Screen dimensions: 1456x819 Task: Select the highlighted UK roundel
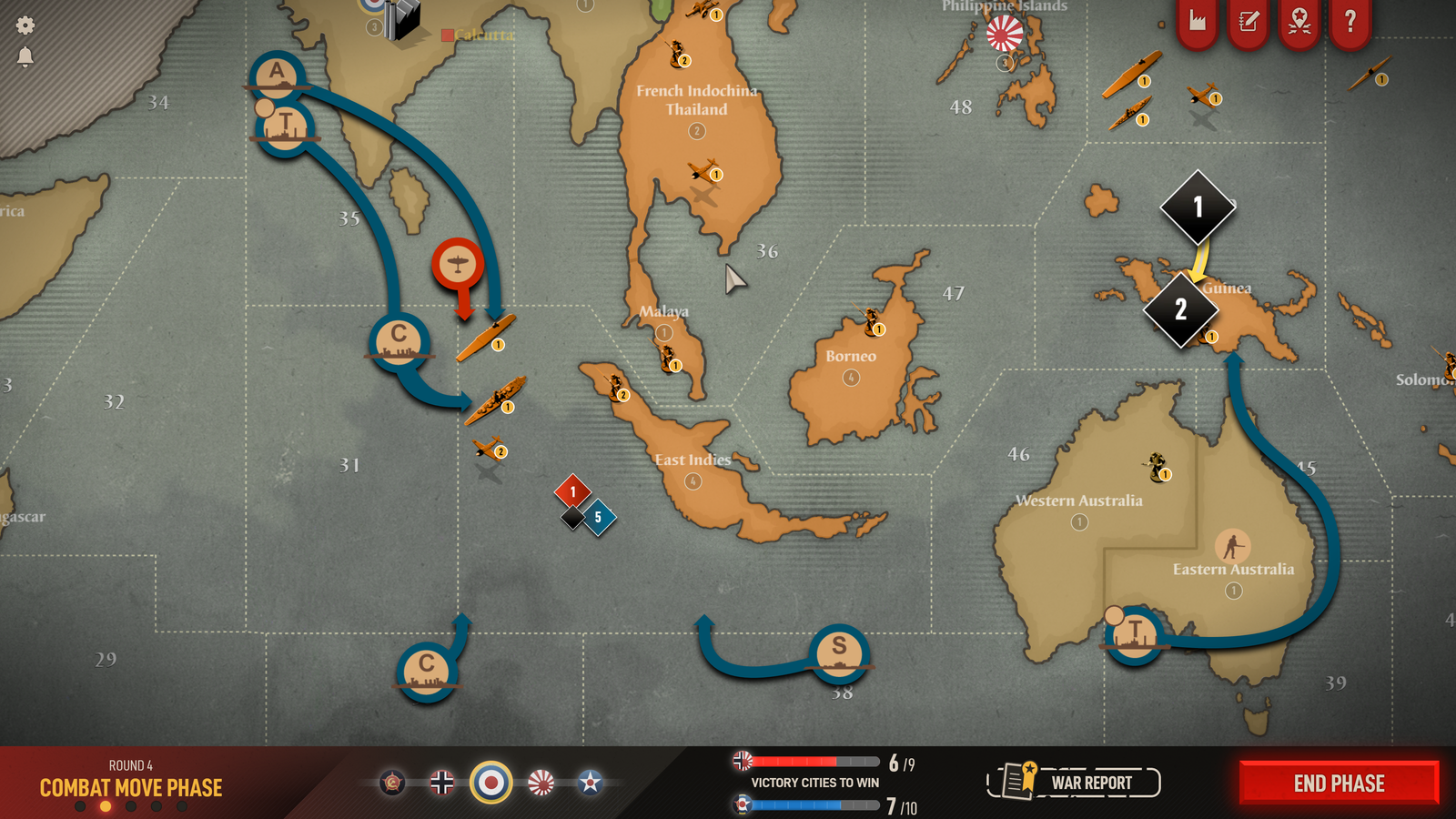coord(491,783)
